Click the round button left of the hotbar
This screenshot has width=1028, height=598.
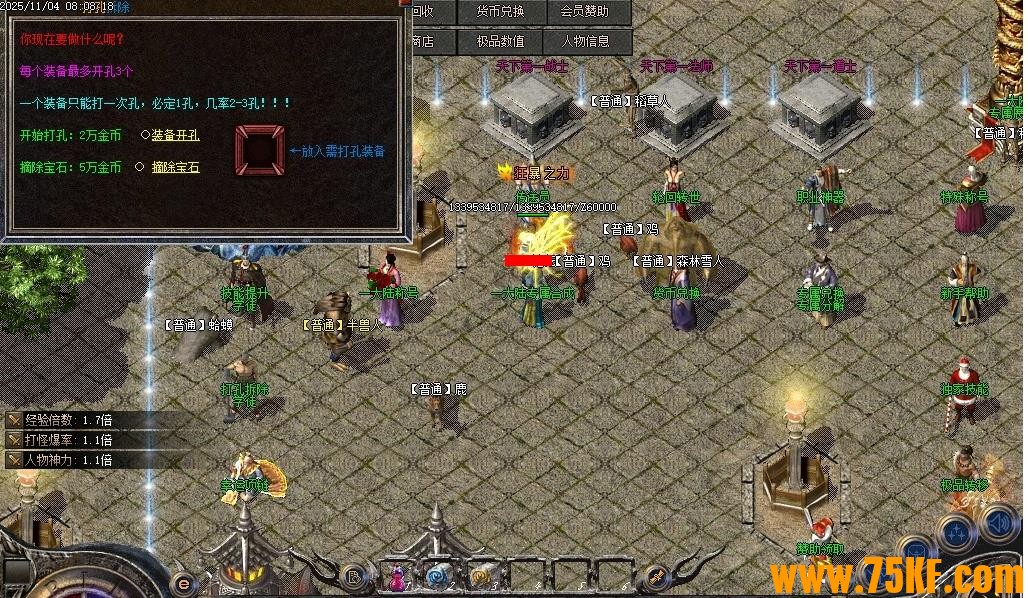pos(351,576)
